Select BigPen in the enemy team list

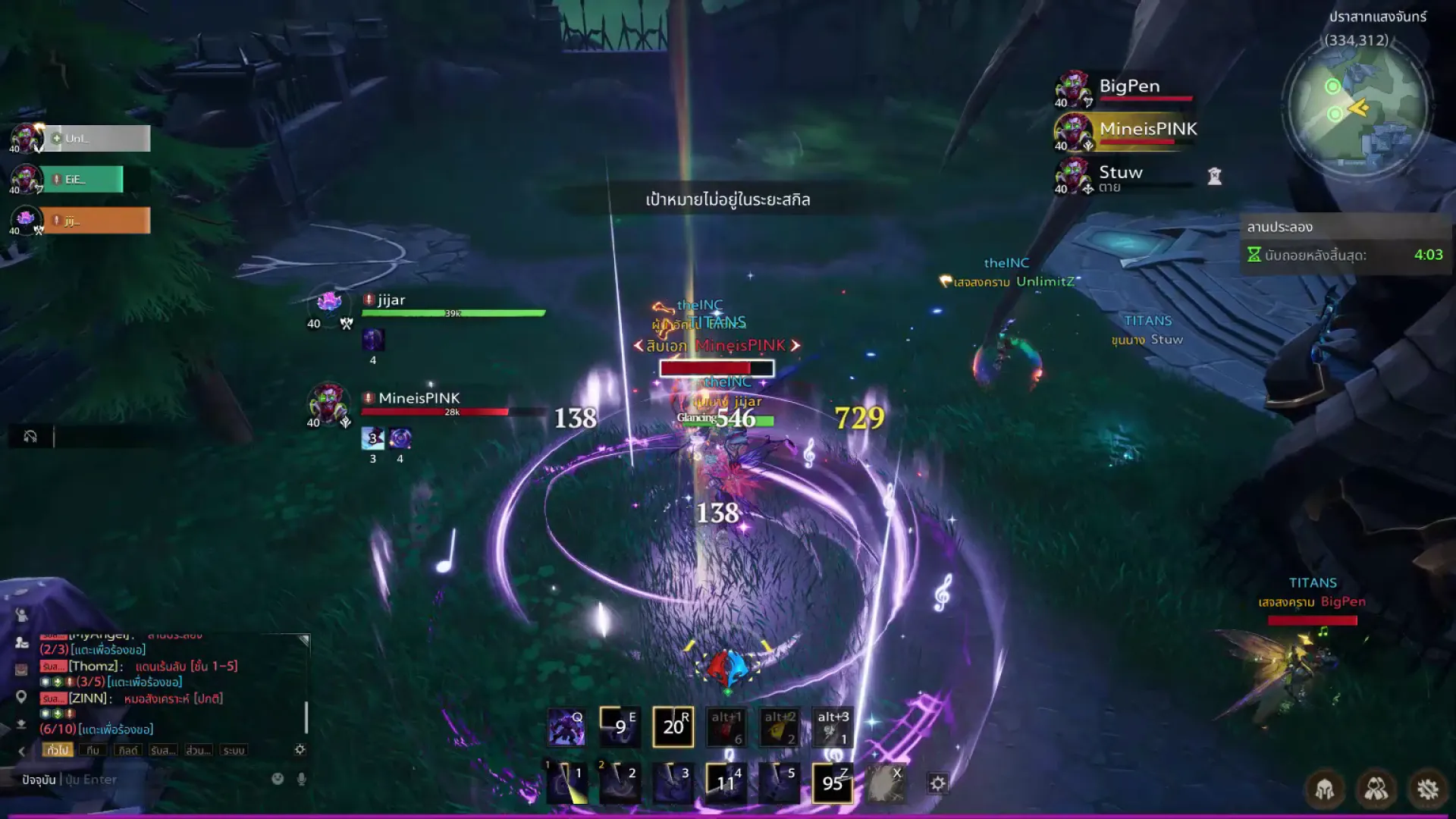coord(1128,87)
